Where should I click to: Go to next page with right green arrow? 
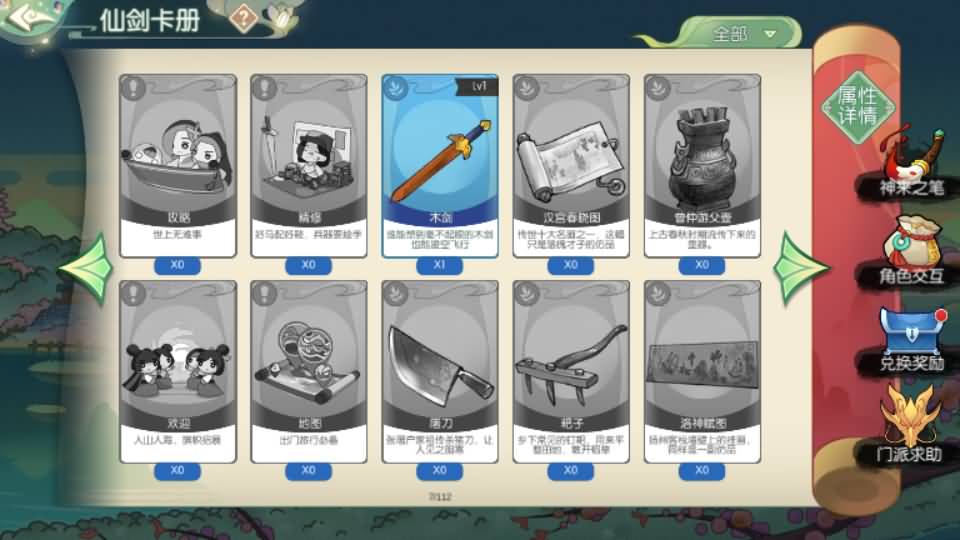803,268
